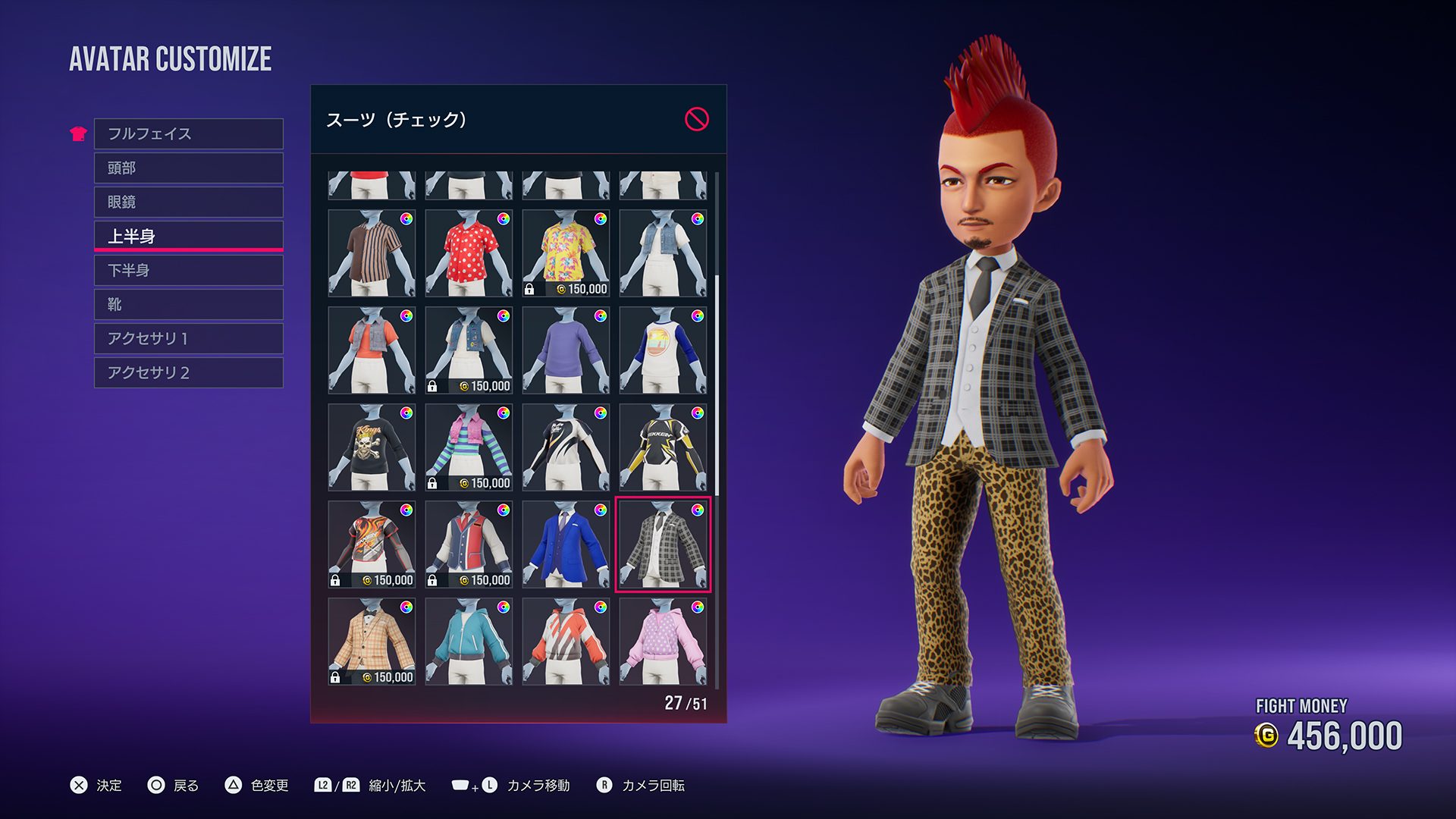Choose the pink polka dot hoodie
Viewport: 1456px width, 819px height.
[x=662, y=642]
